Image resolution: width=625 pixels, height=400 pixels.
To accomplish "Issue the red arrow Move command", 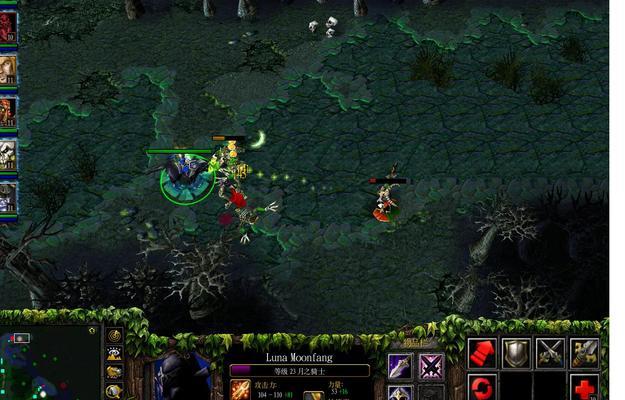I will 482,352.
